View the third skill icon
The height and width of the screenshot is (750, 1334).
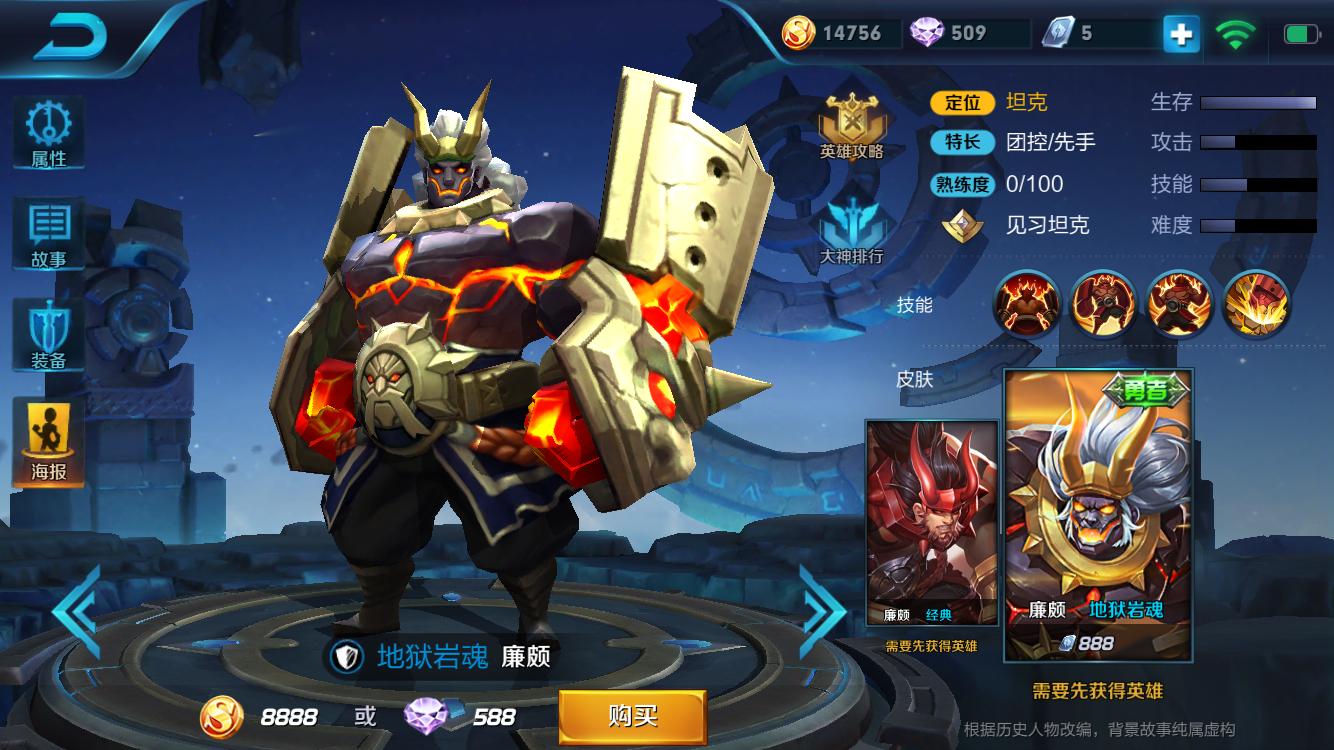(1180, 303)
